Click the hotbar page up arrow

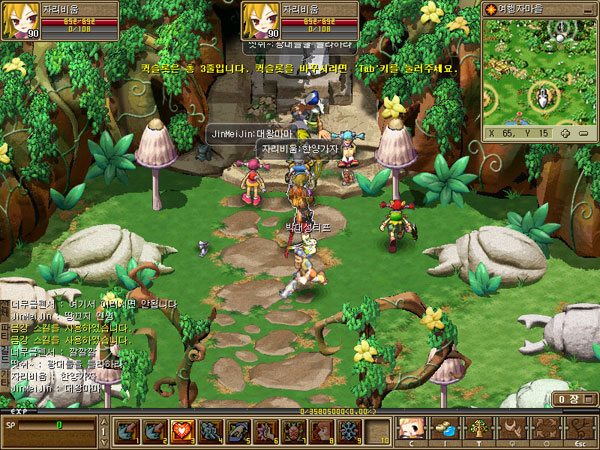[102, 423]
